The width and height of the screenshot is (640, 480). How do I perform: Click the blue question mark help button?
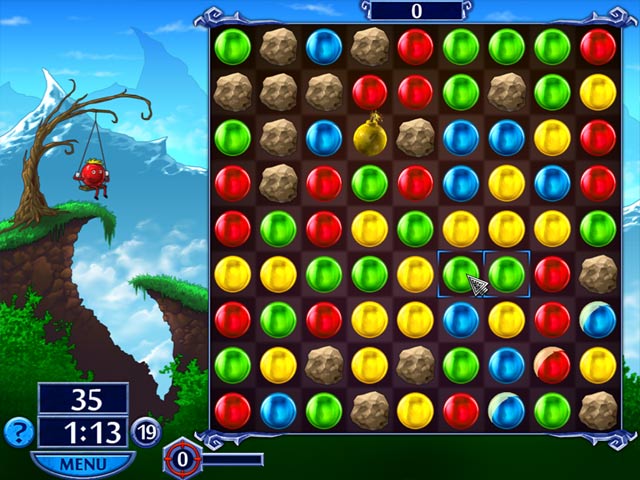click(x=18, y=432)
